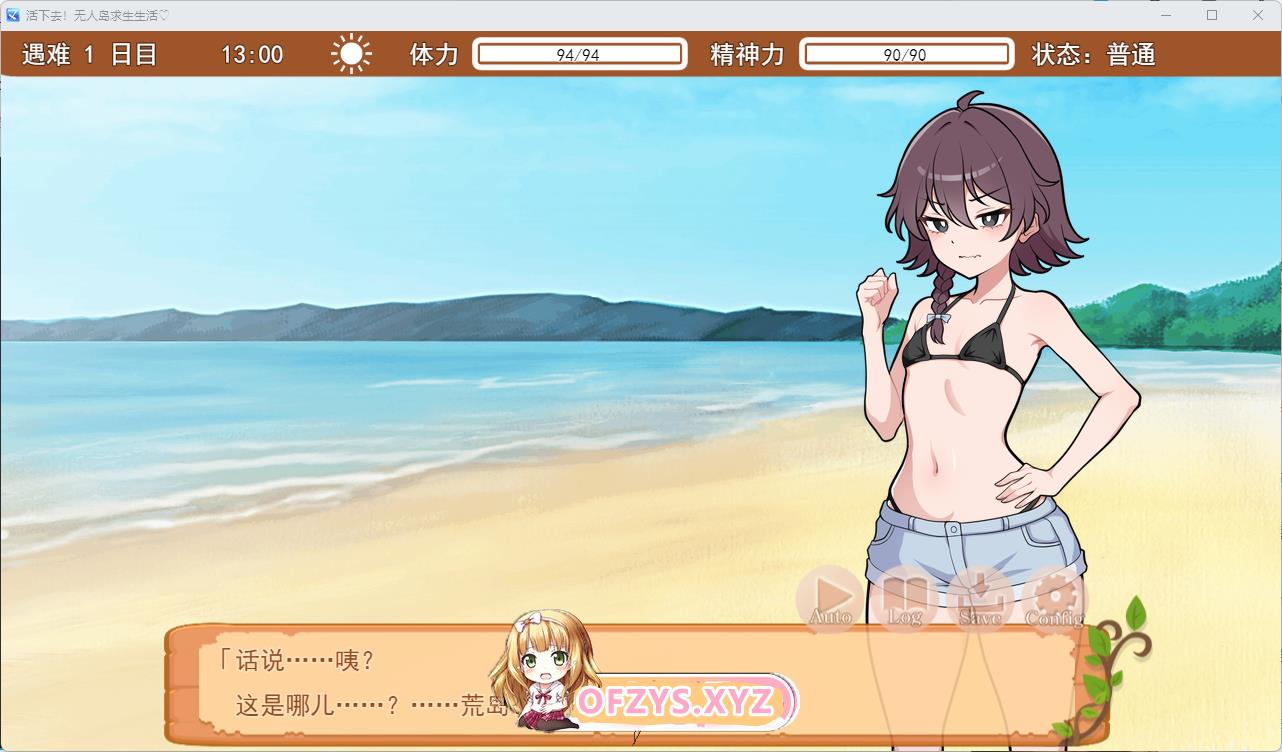This screenshot has width=1282, height=752.
Task: Maximize the game window
Action: pos(1212,15)
